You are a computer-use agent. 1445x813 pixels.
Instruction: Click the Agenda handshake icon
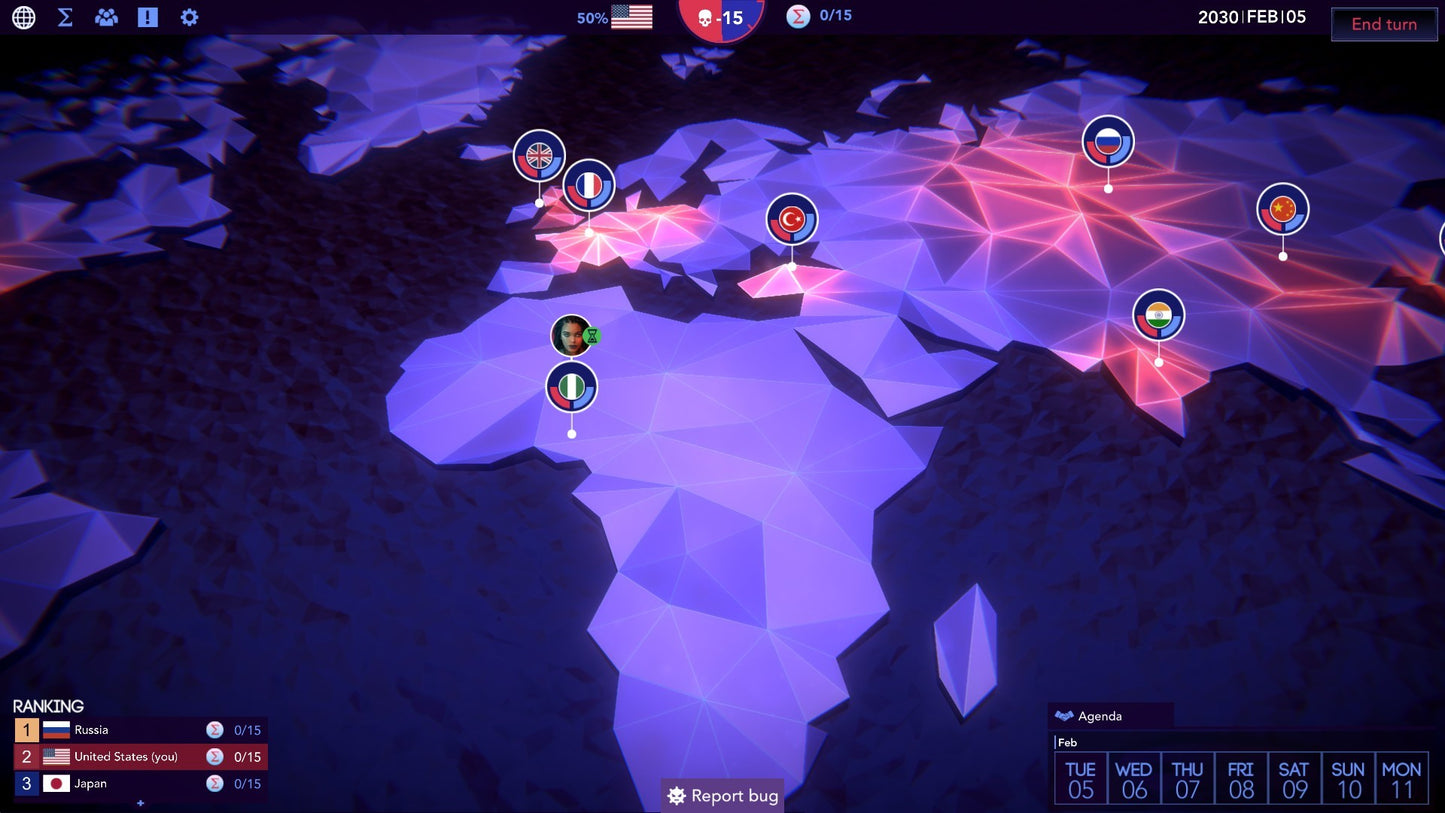1064,715
